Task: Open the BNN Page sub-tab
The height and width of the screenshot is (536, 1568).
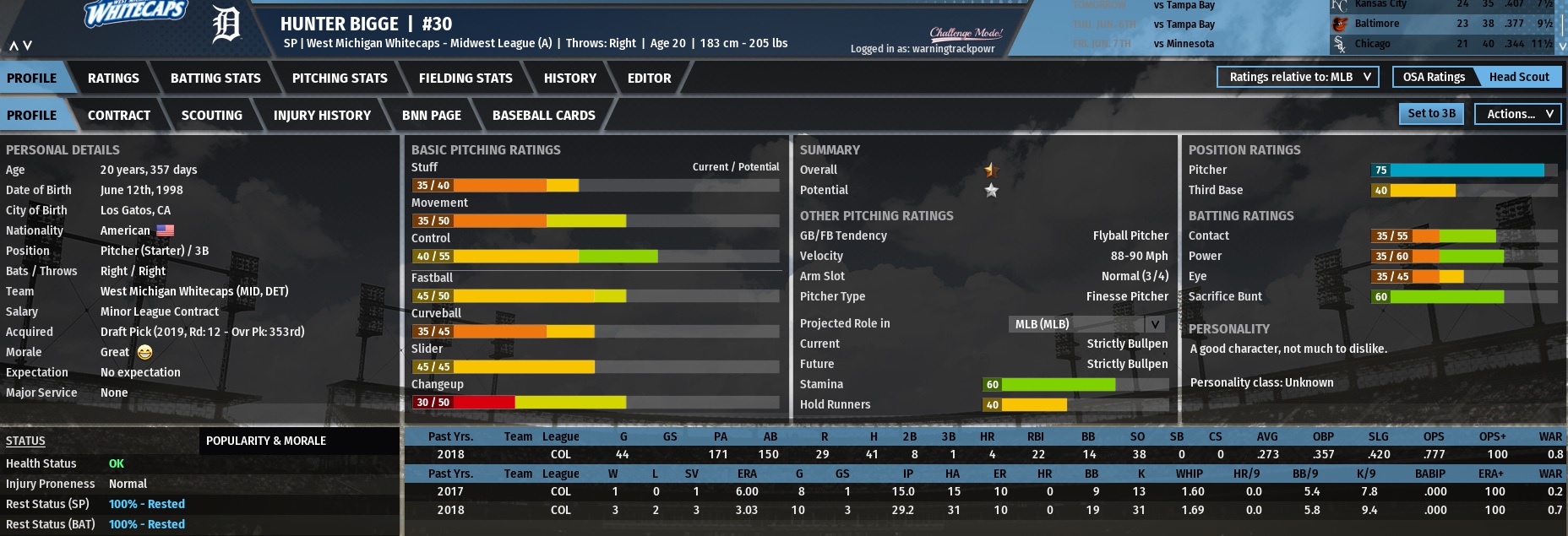Action: tap(432, 115)
